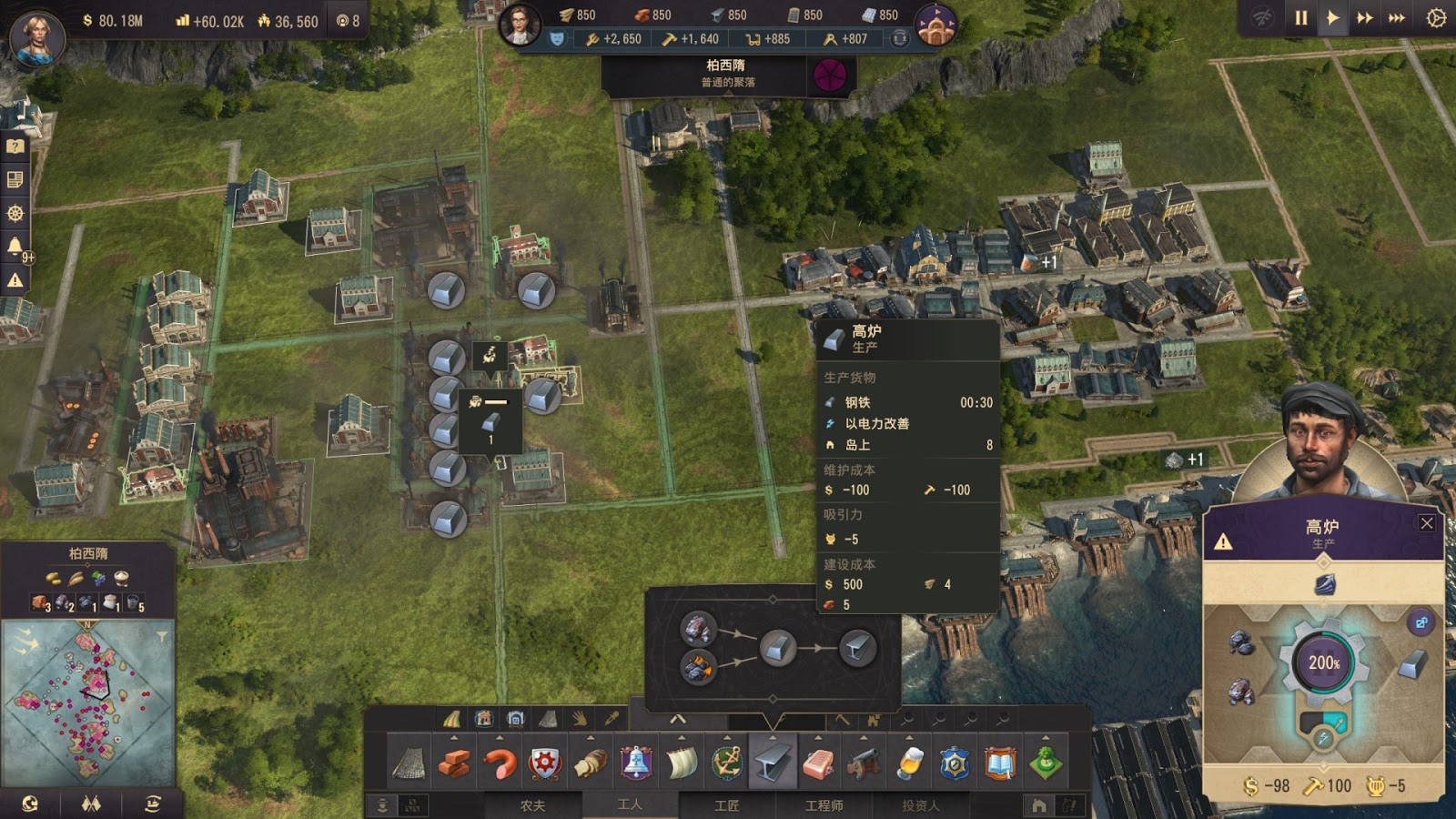1456x819 pixels.
Task: Open the minimap filter funnel
Action: pyautogui.click(x=161, y=636)
